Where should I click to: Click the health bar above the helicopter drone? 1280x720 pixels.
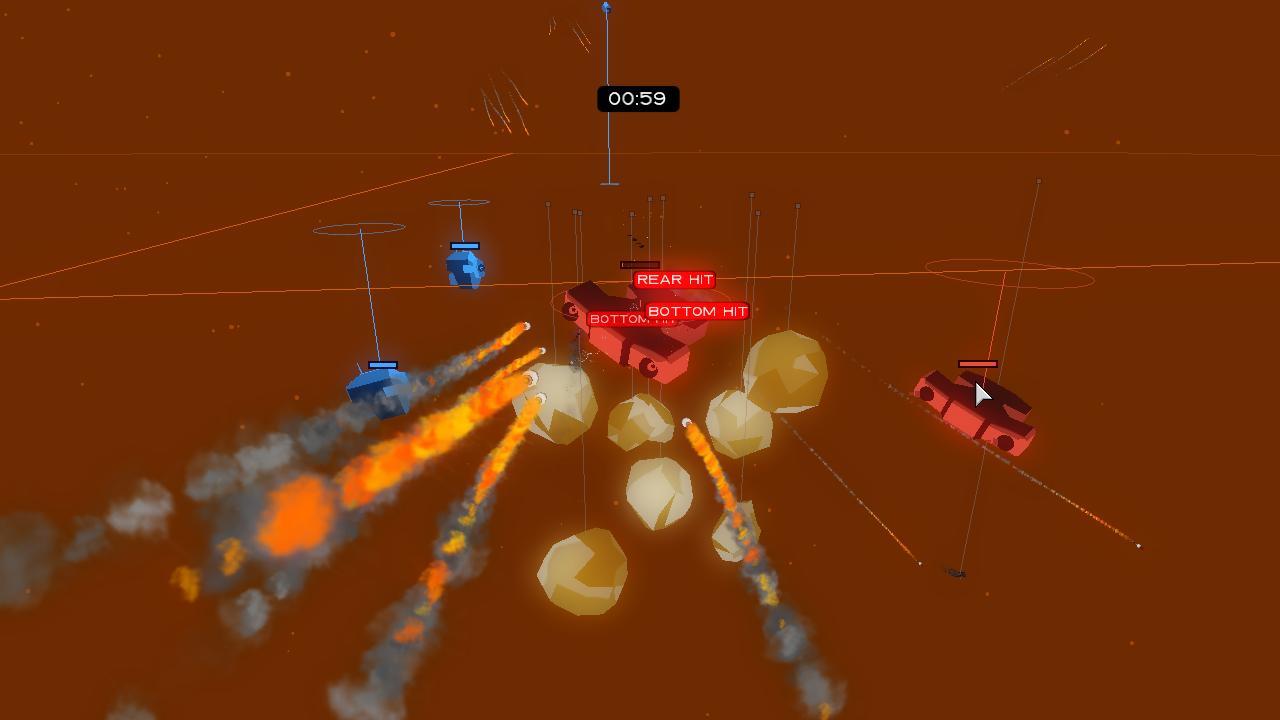coord(465,245)
